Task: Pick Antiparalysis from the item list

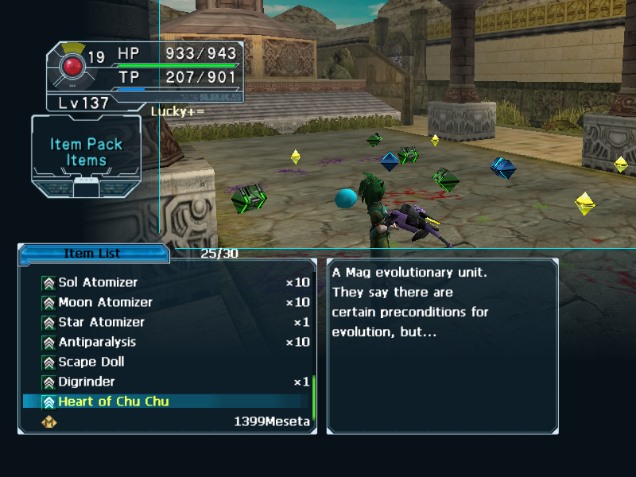Action: click(97, 342)
